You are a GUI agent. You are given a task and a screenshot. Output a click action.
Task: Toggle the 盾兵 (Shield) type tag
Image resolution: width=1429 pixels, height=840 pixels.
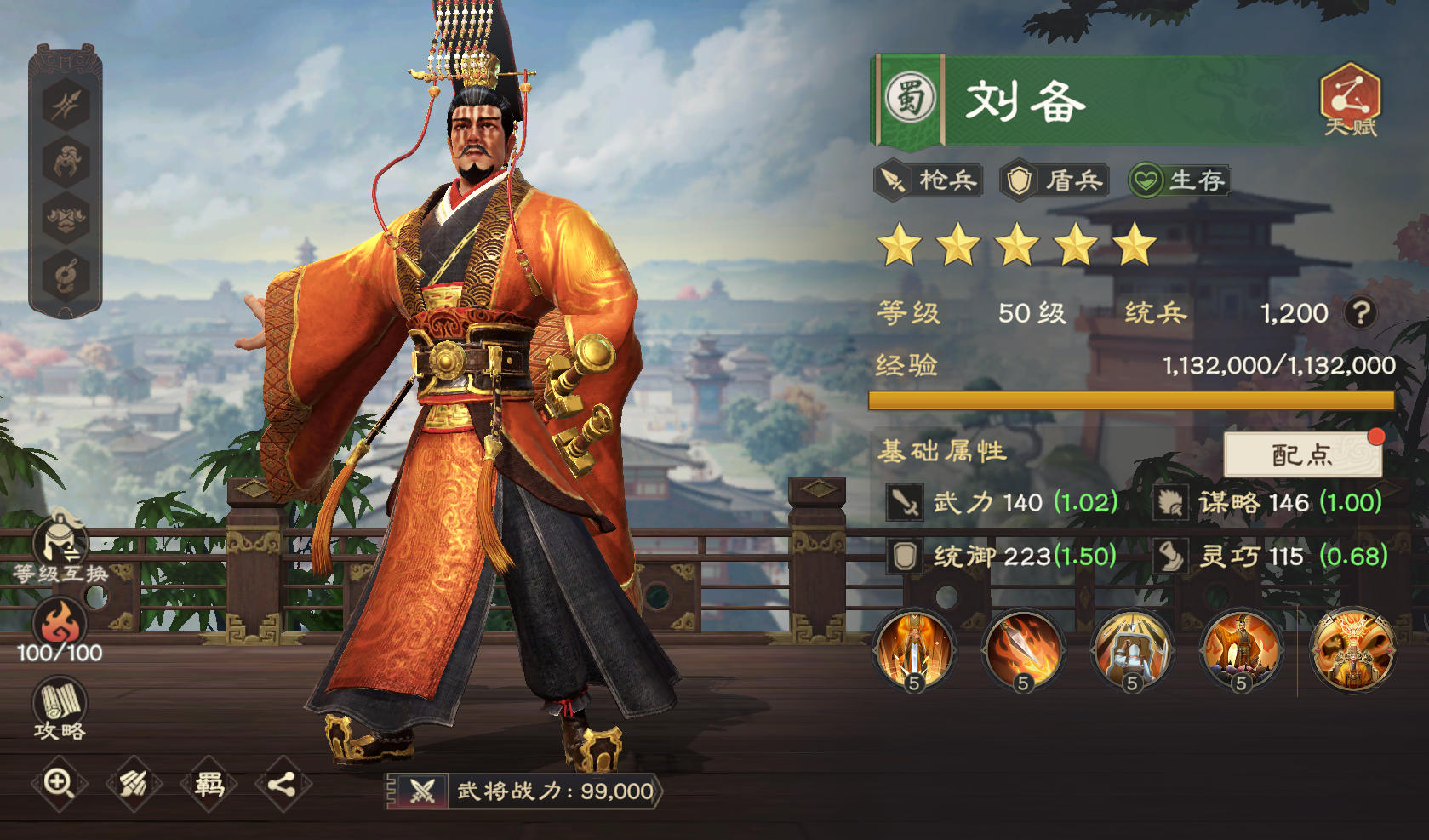coord(1054,180)
